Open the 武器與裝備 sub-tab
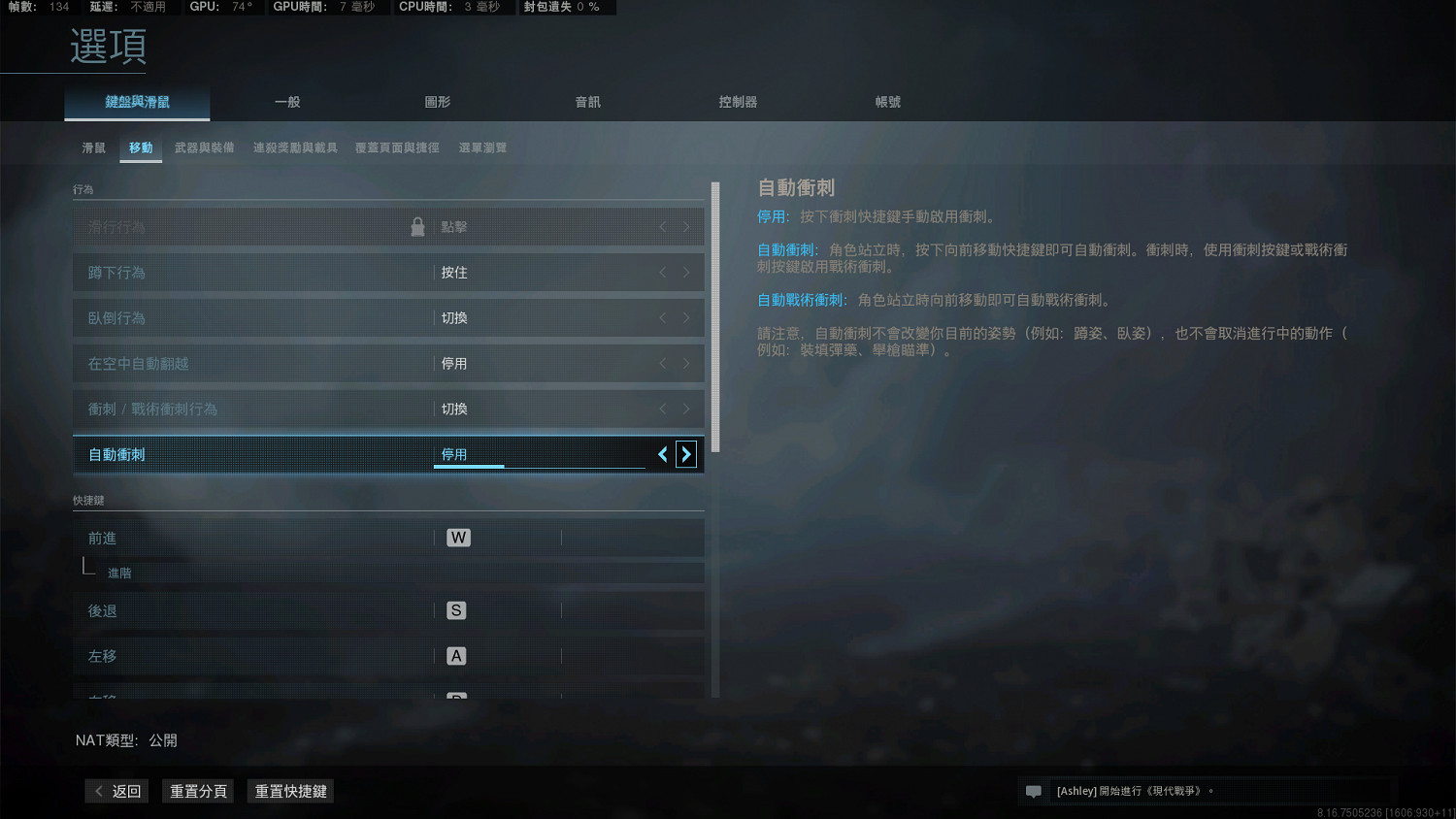 (x=204, y=147)
